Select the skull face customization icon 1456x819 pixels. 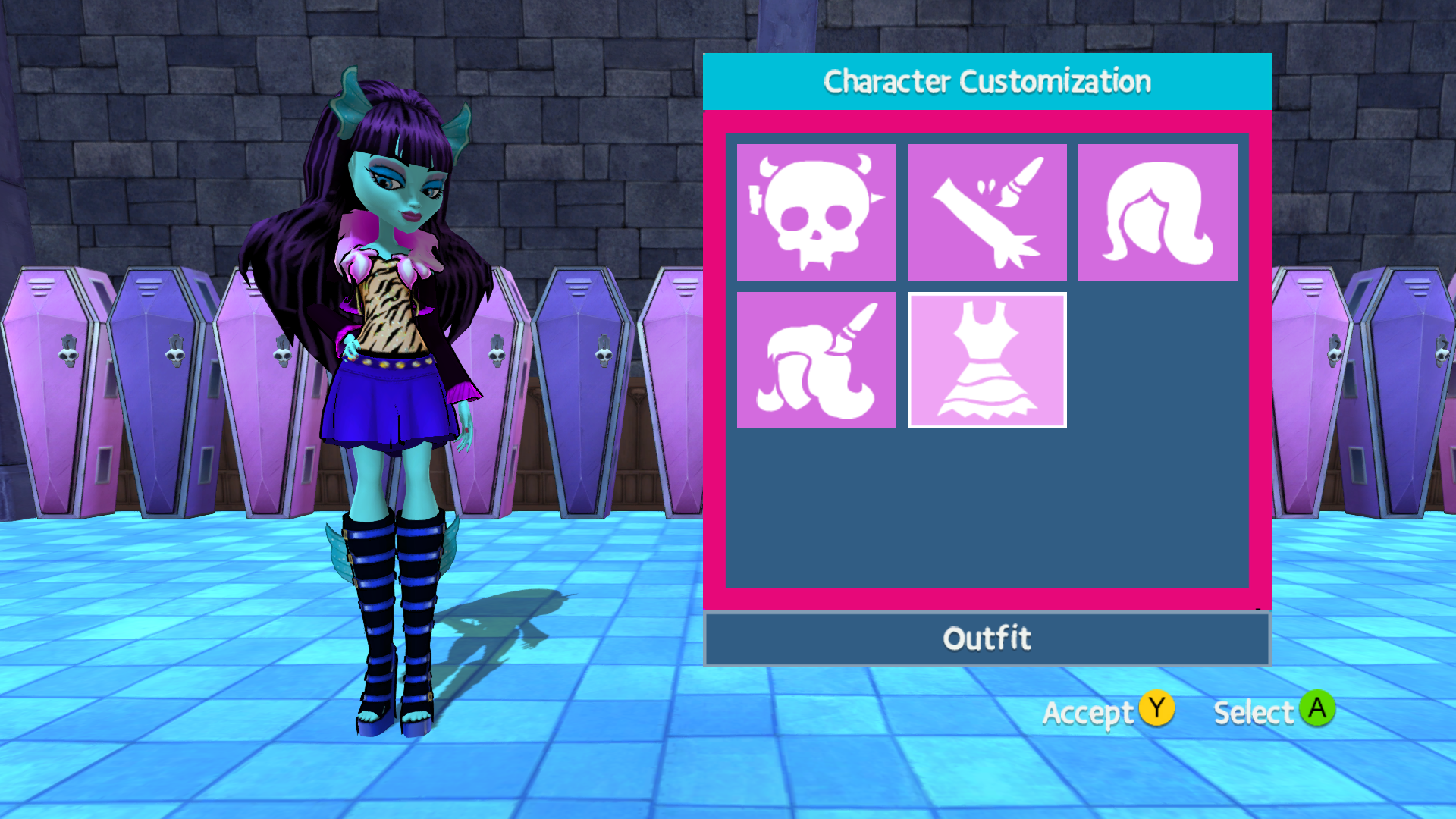pos(816,210)
